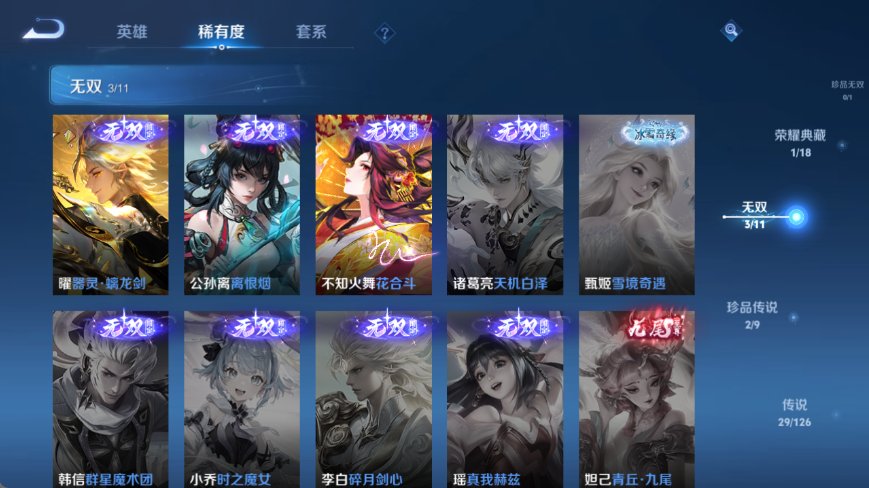Viewport: 869px width, 488px height.
Task: View the 李白 碎月剑心 skin card
Action: point(373,399)
